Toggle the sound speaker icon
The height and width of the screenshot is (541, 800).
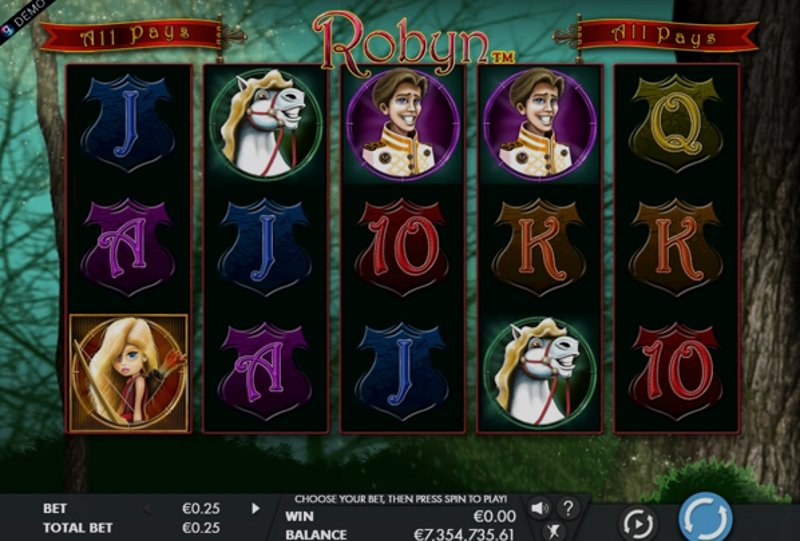pyautogui.click(x=539, y=507)
